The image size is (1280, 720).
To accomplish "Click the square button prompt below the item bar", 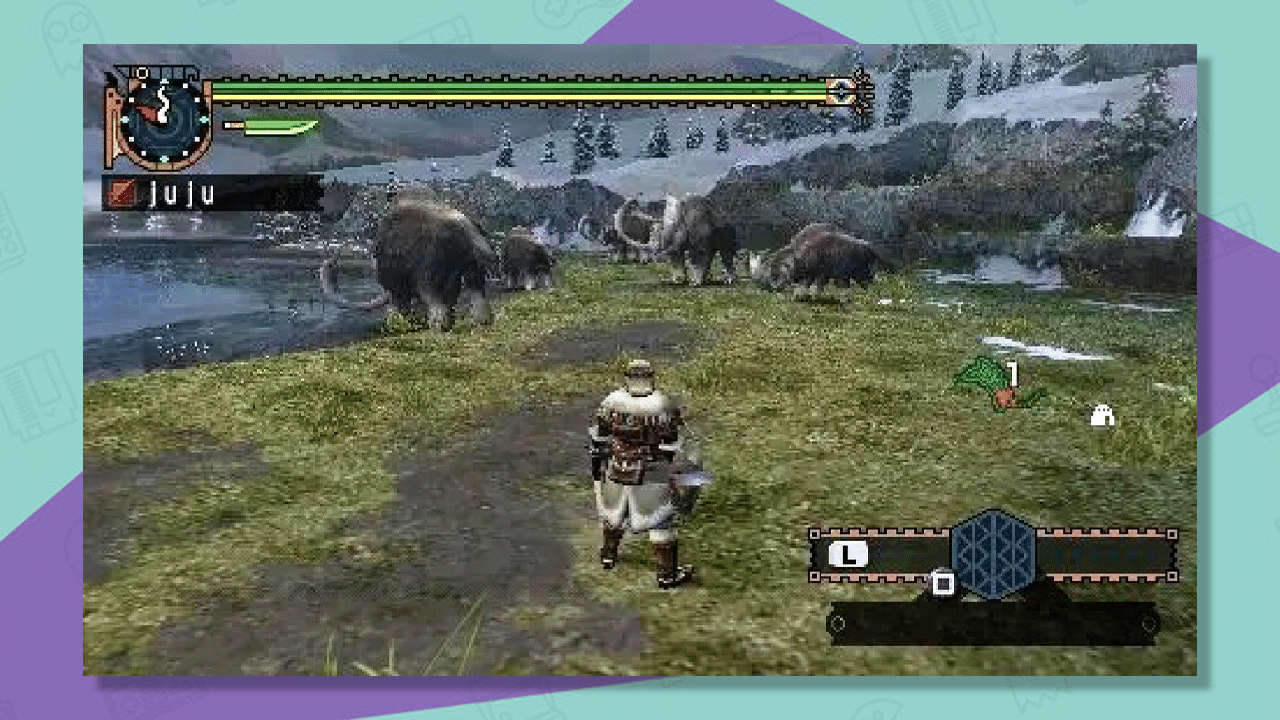I will point(943,583).
